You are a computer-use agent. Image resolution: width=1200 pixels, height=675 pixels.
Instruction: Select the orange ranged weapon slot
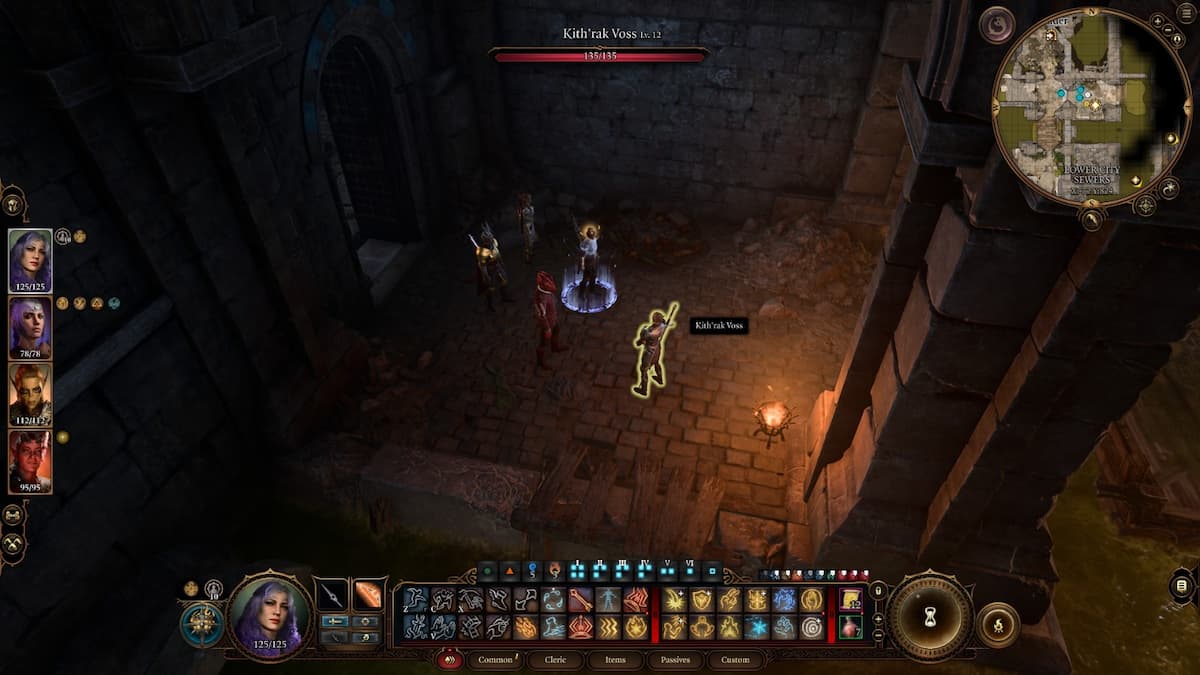click(x=369, y=594)
